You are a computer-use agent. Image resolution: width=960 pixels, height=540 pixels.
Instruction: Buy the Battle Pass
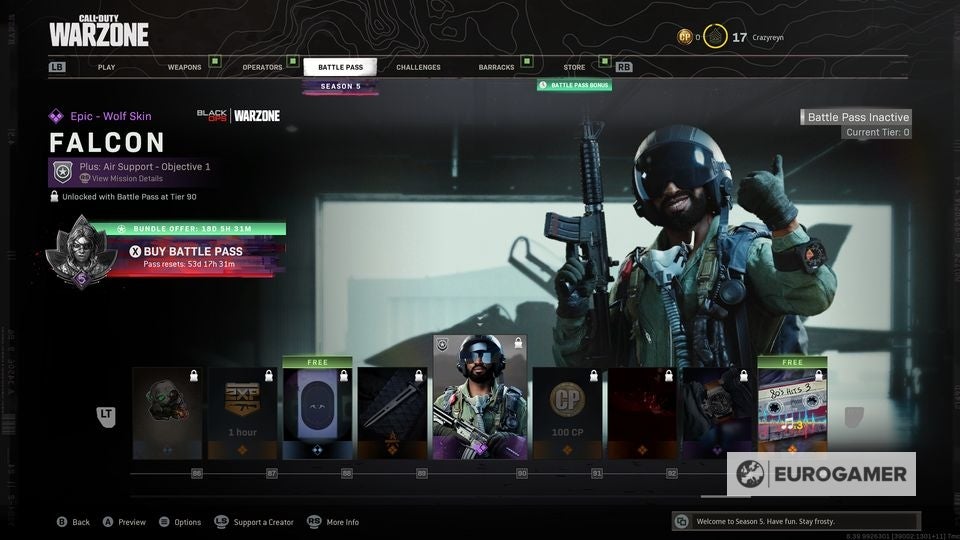186,252
